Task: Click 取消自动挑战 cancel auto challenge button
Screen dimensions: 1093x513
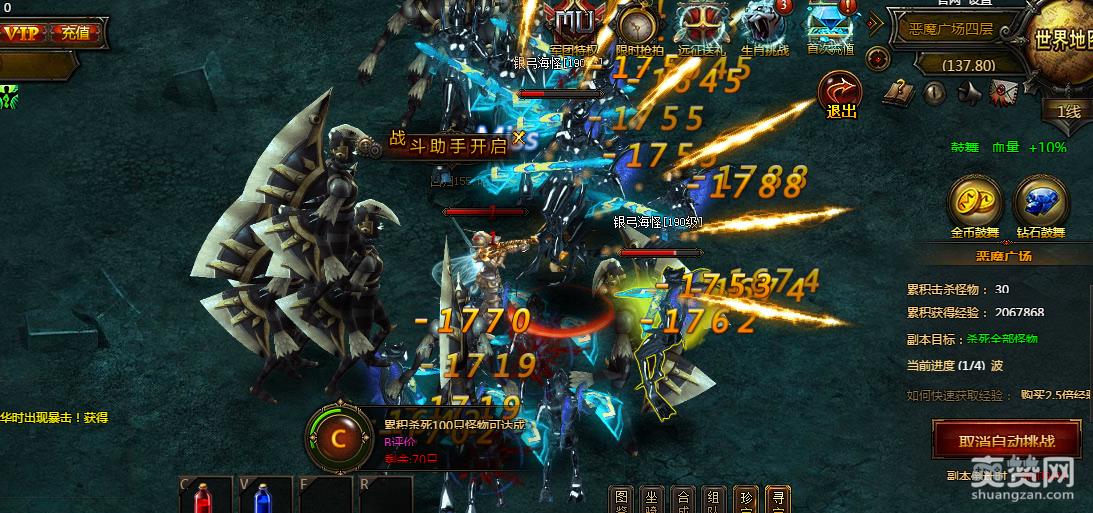Action: click(1005, 441)
